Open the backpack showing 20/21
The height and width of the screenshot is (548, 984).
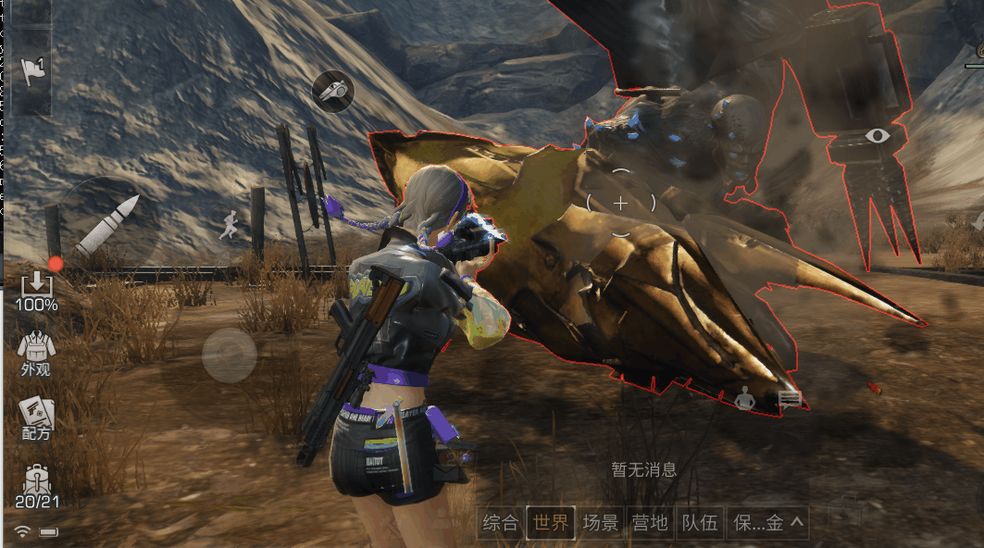click(x=36, y=486)
